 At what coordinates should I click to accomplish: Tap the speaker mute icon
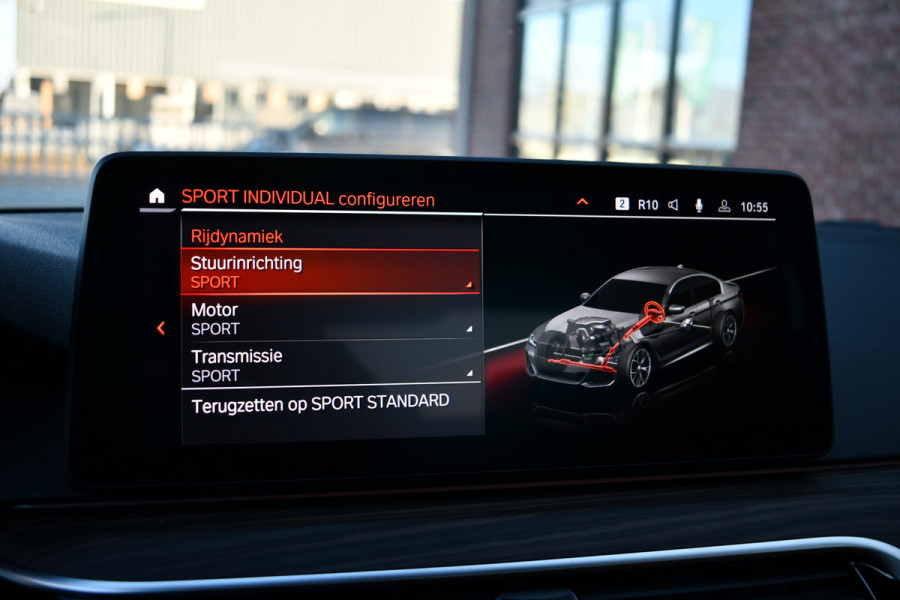[673, 205]
